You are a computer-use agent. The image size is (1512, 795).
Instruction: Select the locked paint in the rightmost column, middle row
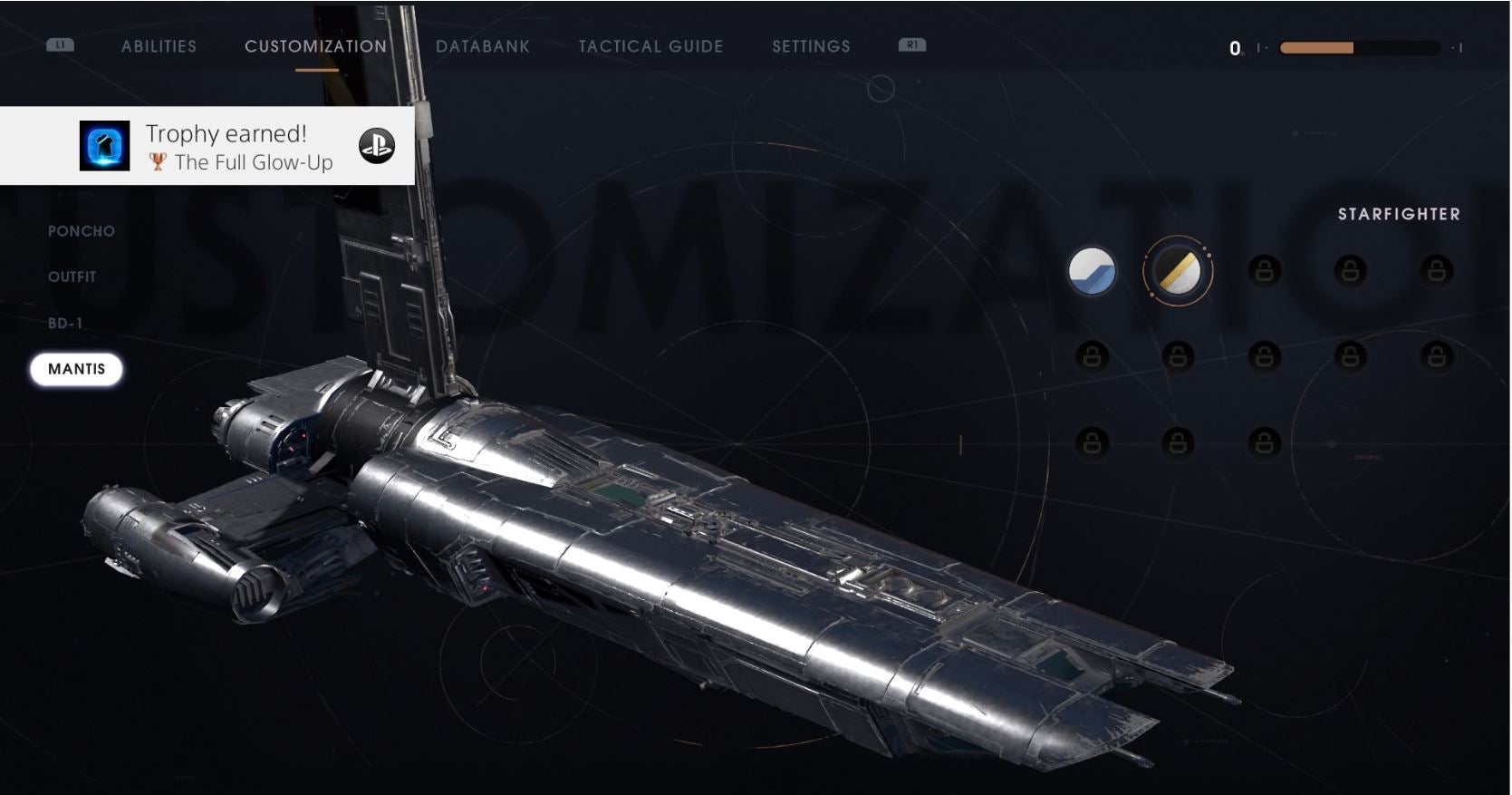click(x=1436, y=354)
